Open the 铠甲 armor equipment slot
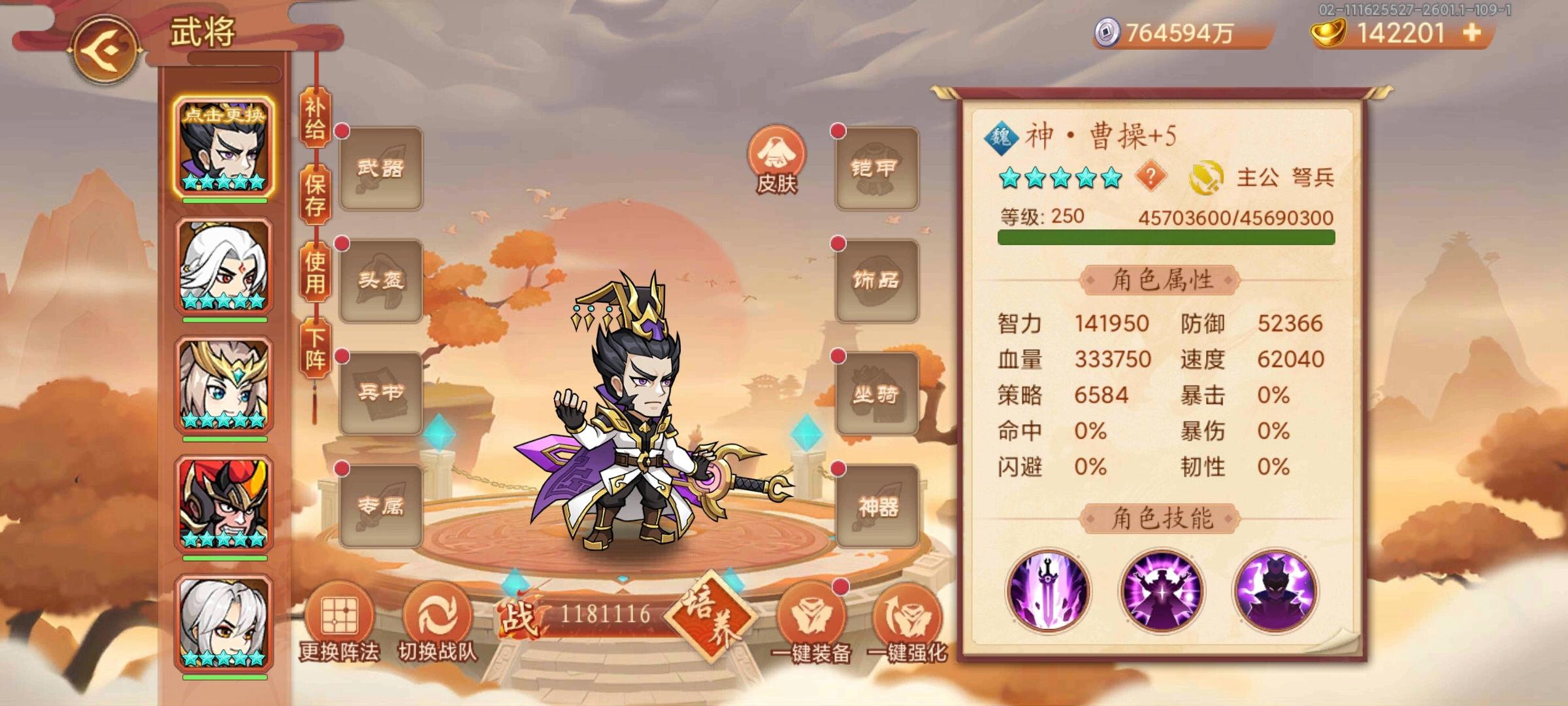 pos(875,169)
